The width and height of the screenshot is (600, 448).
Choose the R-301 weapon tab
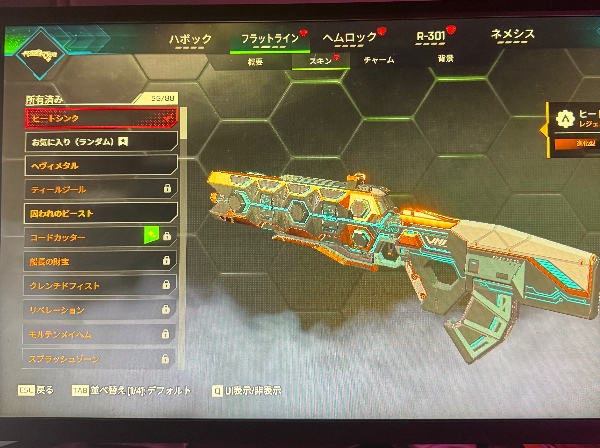(431, 37)
